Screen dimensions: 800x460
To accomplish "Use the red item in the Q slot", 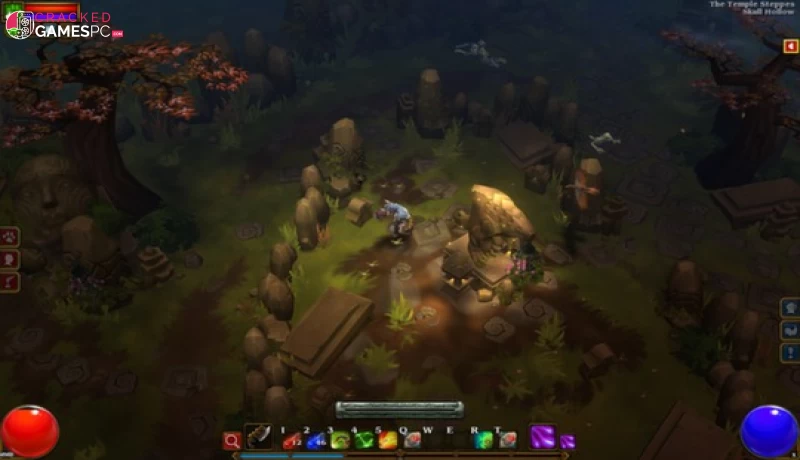I will pos(412,440).
